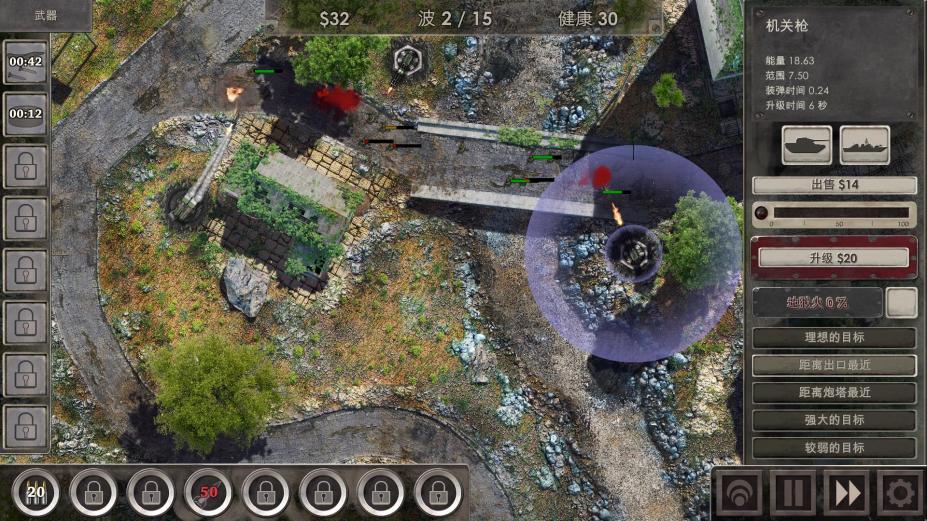This screenshot has height=521, width=927.
Task: Choose the tower slot costing 50
Action: pos(208,491)
